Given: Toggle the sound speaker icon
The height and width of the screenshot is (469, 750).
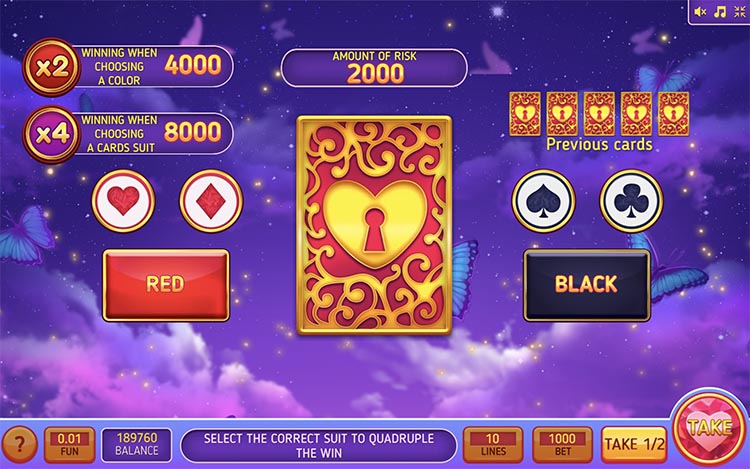Looking at the screenshot, I should tap(700, 11).
